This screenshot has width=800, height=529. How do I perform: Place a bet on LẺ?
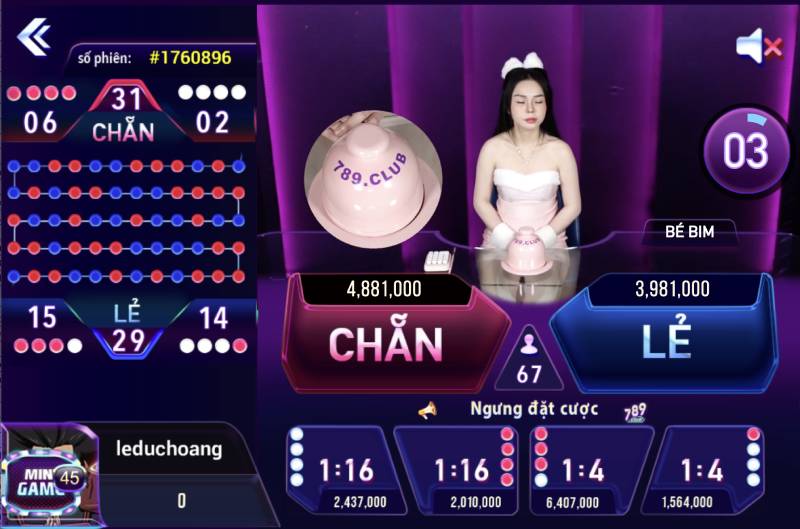point(666,341)
